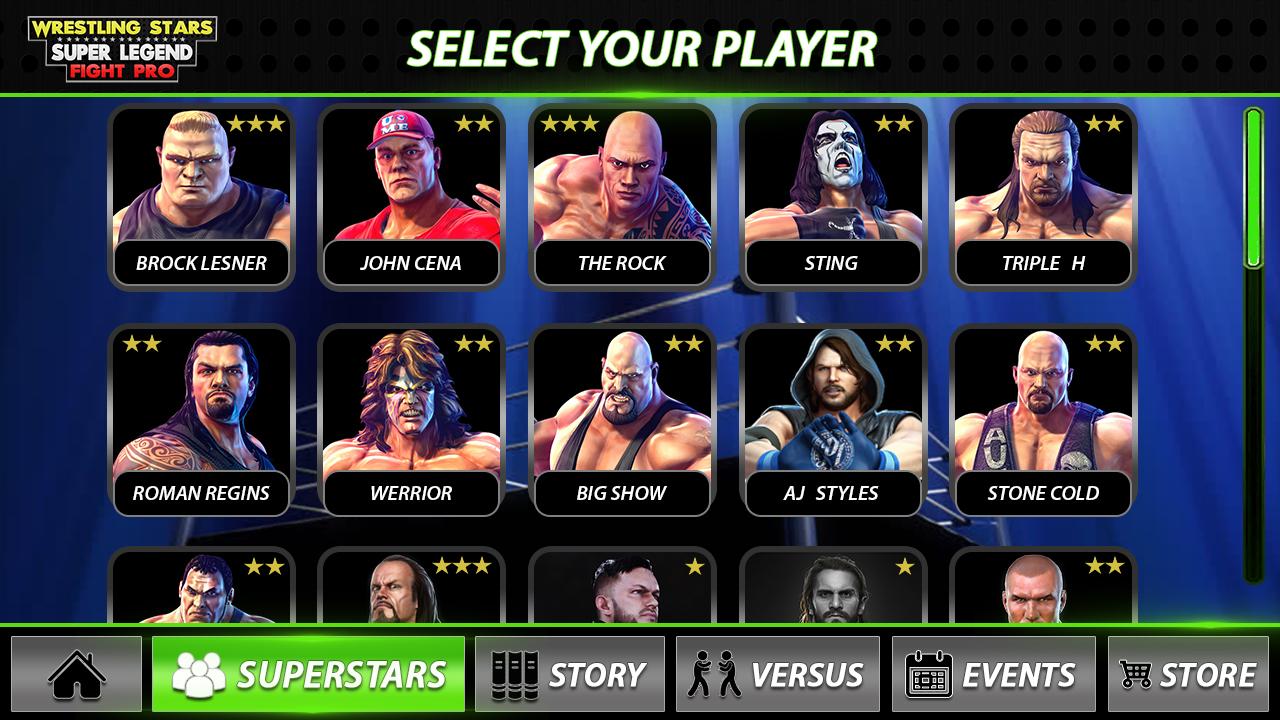Select the Roman Regins wrestler card

click(201, 420)
